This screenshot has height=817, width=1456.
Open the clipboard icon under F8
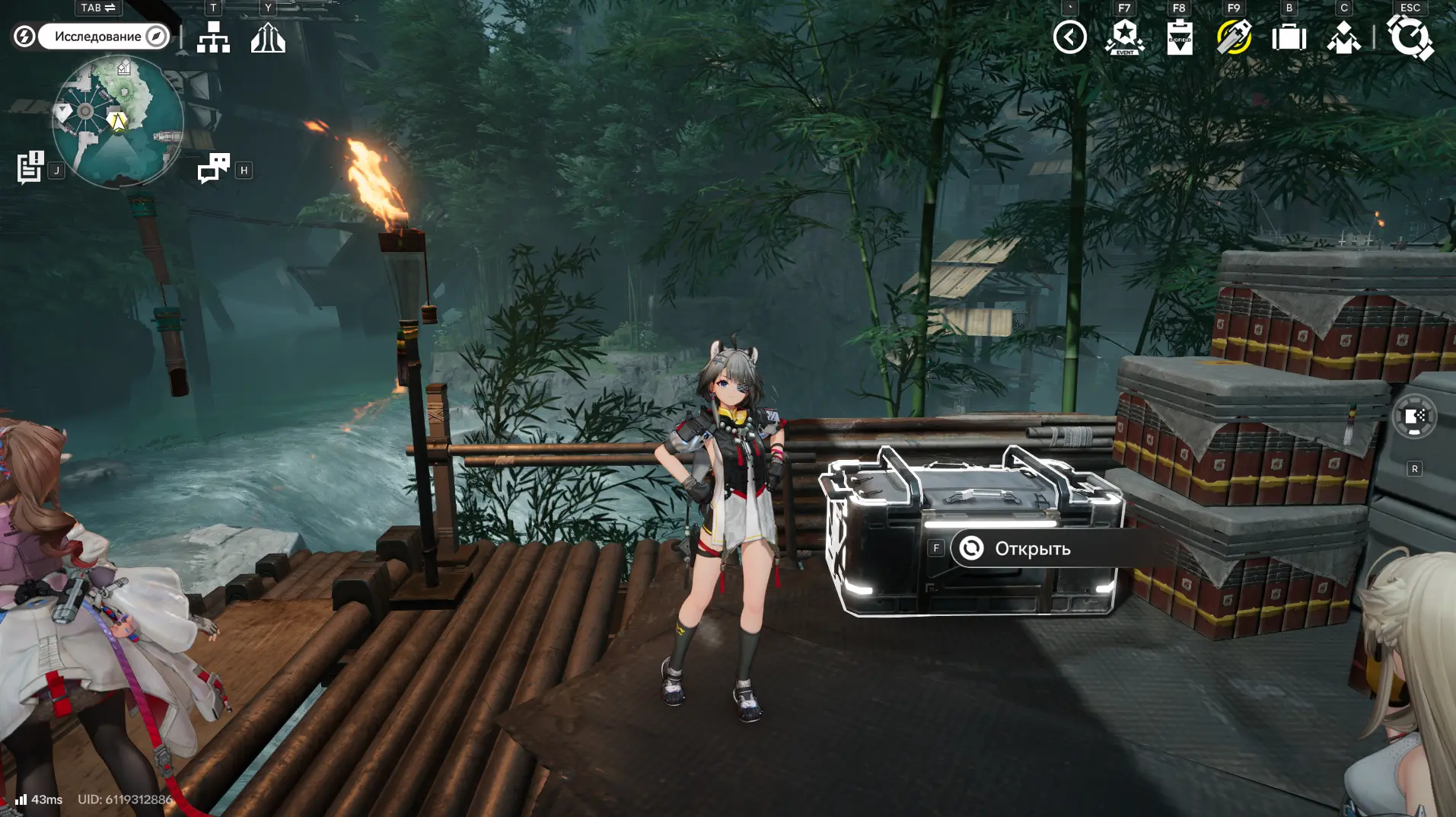(x=1179, y=37)
